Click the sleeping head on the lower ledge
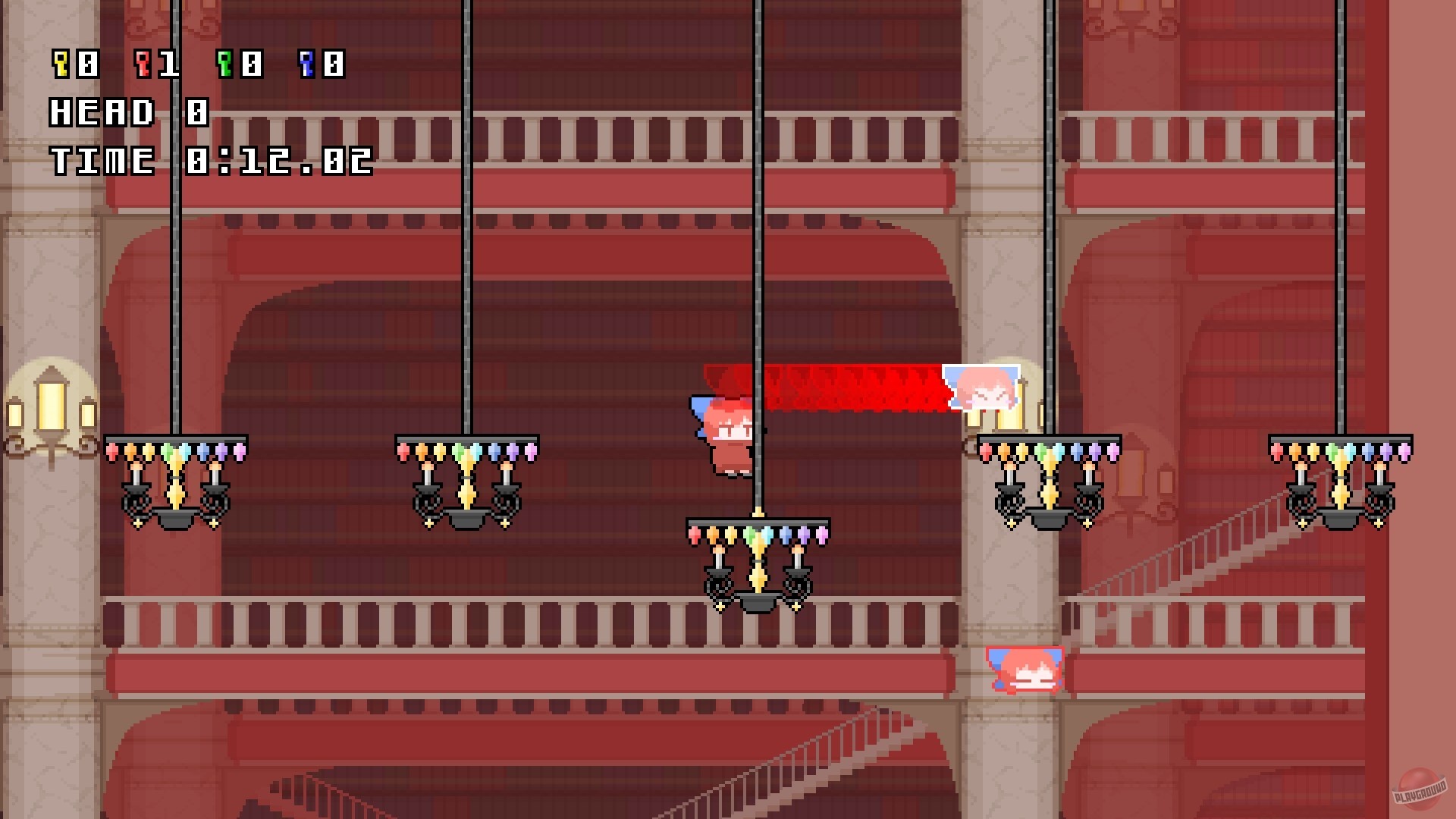Screen dimensions: 1456x819 pyautogui.click(x=1024, y=671)
